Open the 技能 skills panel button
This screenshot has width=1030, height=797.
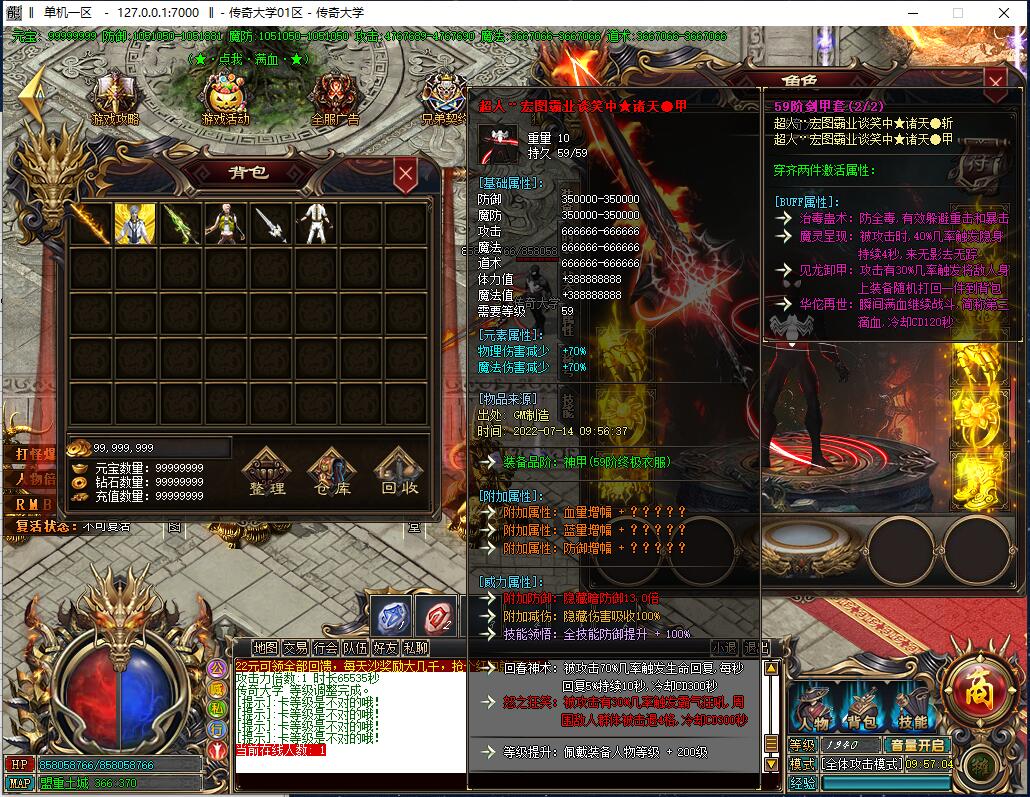point(910,709)
